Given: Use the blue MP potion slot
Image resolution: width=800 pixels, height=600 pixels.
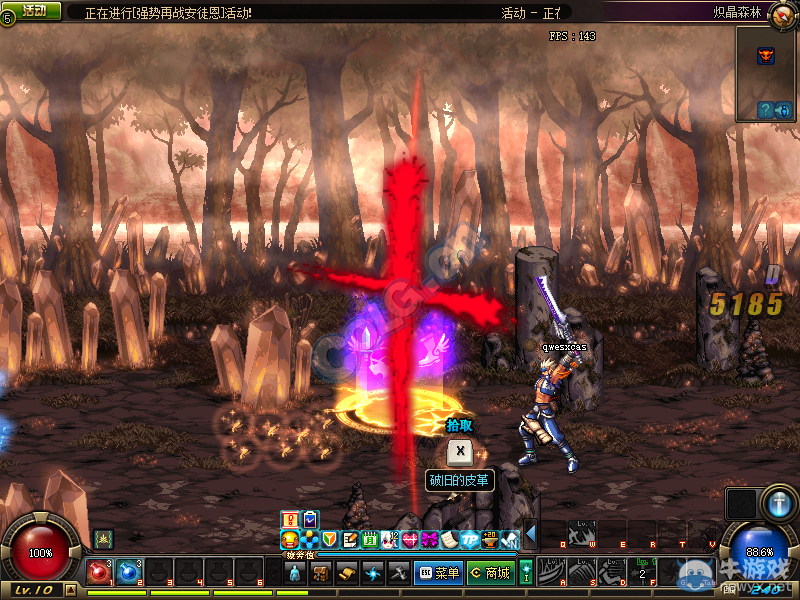Looking at the screenshot, I should pyautogui.click(x=129, y=573).
